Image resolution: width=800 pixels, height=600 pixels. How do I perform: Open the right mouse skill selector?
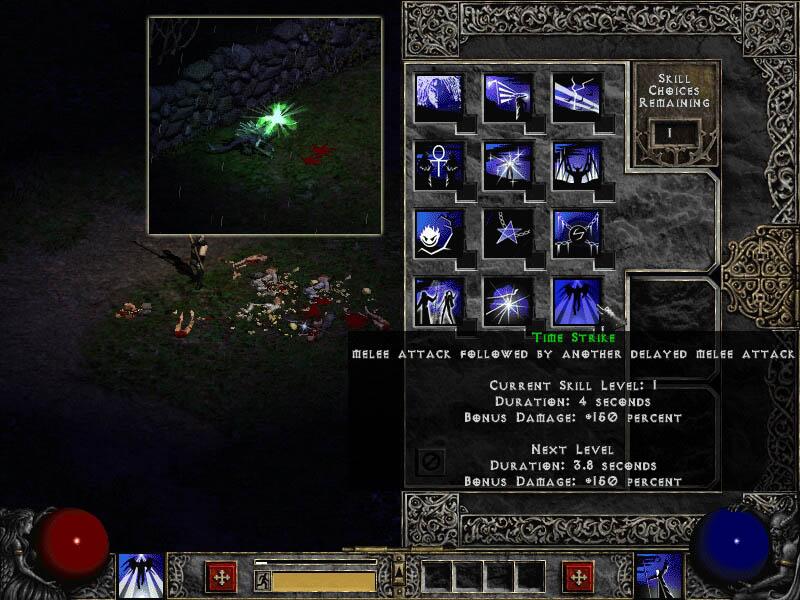pos(659,576)
